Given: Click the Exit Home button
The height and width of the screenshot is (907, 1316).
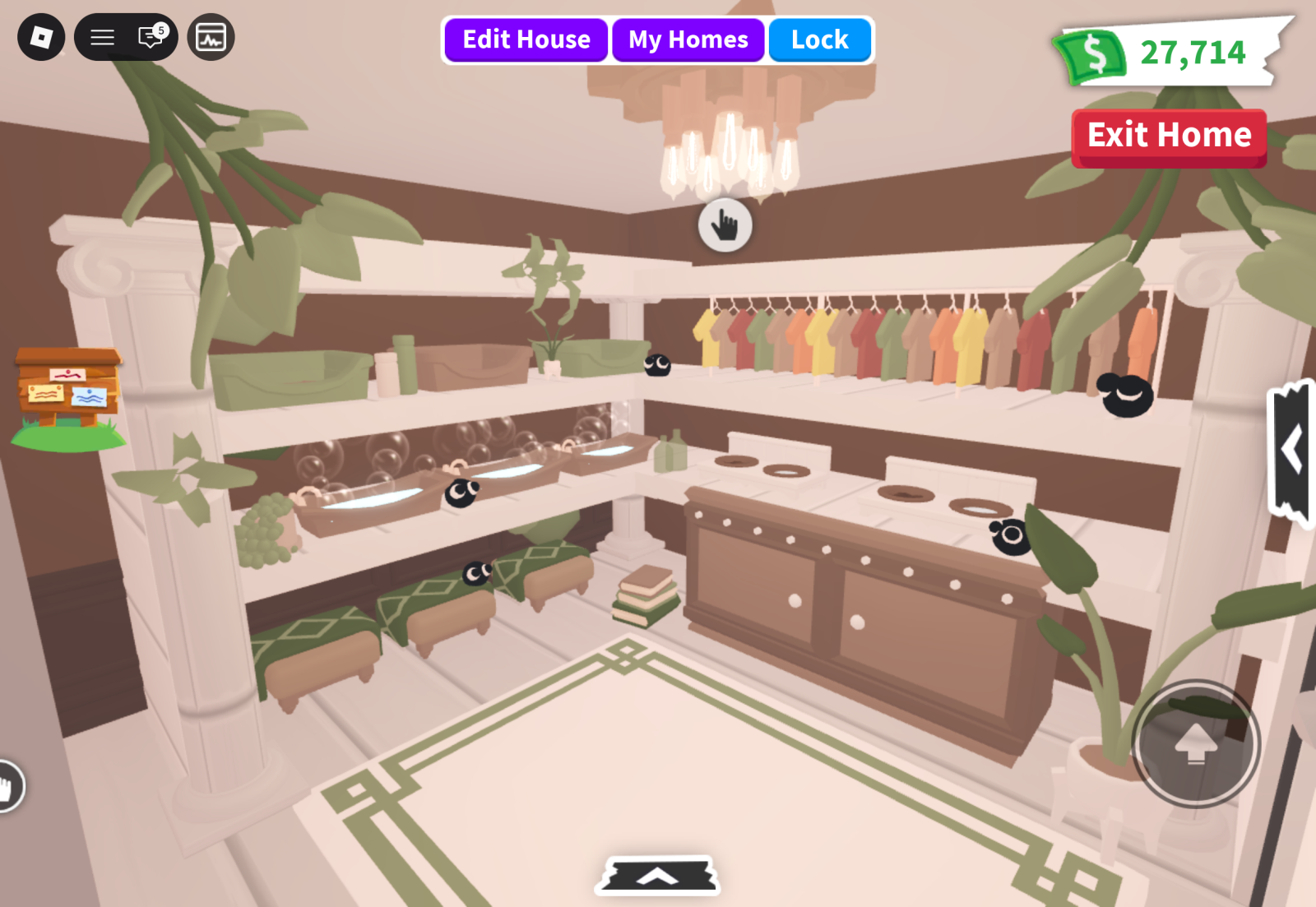Looking at the screenshot, I should point(1169,136).
